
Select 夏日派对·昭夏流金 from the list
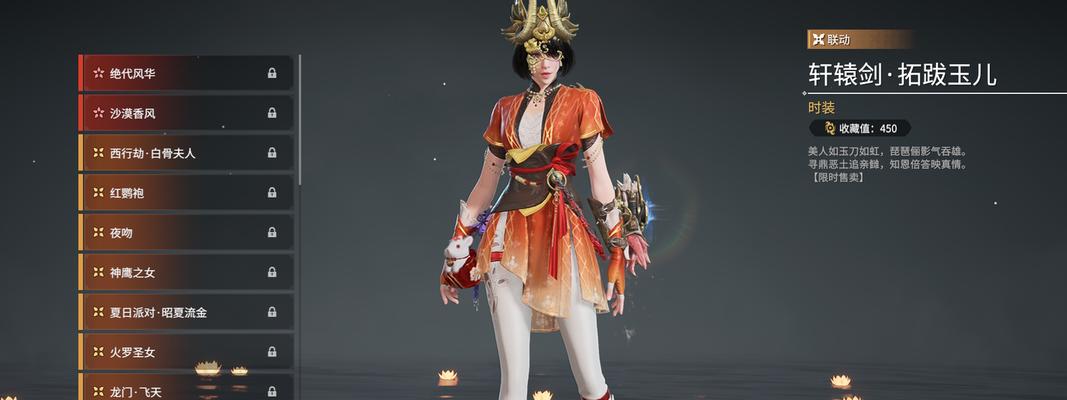point(186,312)
